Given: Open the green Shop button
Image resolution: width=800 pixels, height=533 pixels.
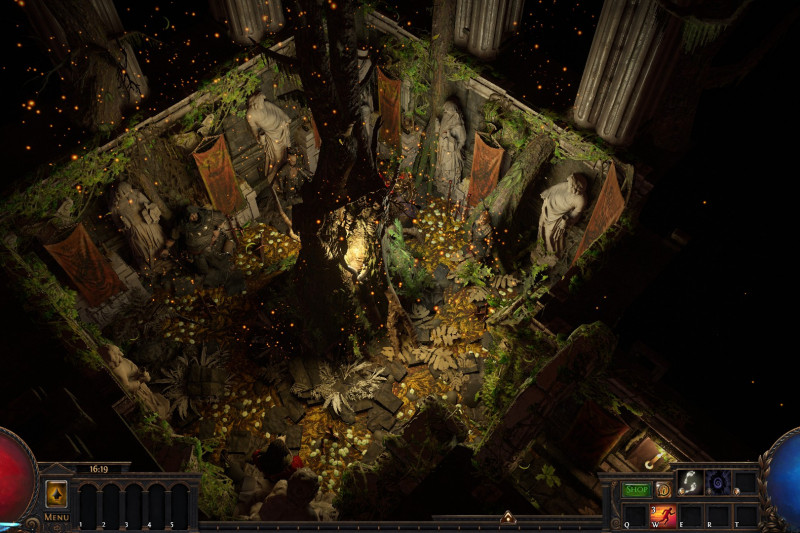Looking at the screenshot, I should [x=636, y=490].
